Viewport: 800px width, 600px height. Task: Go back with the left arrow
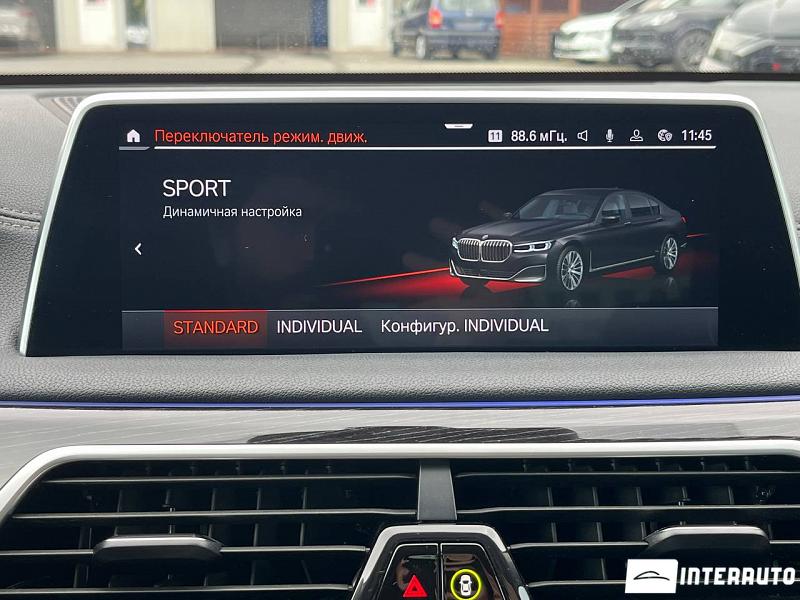(138, 249)
